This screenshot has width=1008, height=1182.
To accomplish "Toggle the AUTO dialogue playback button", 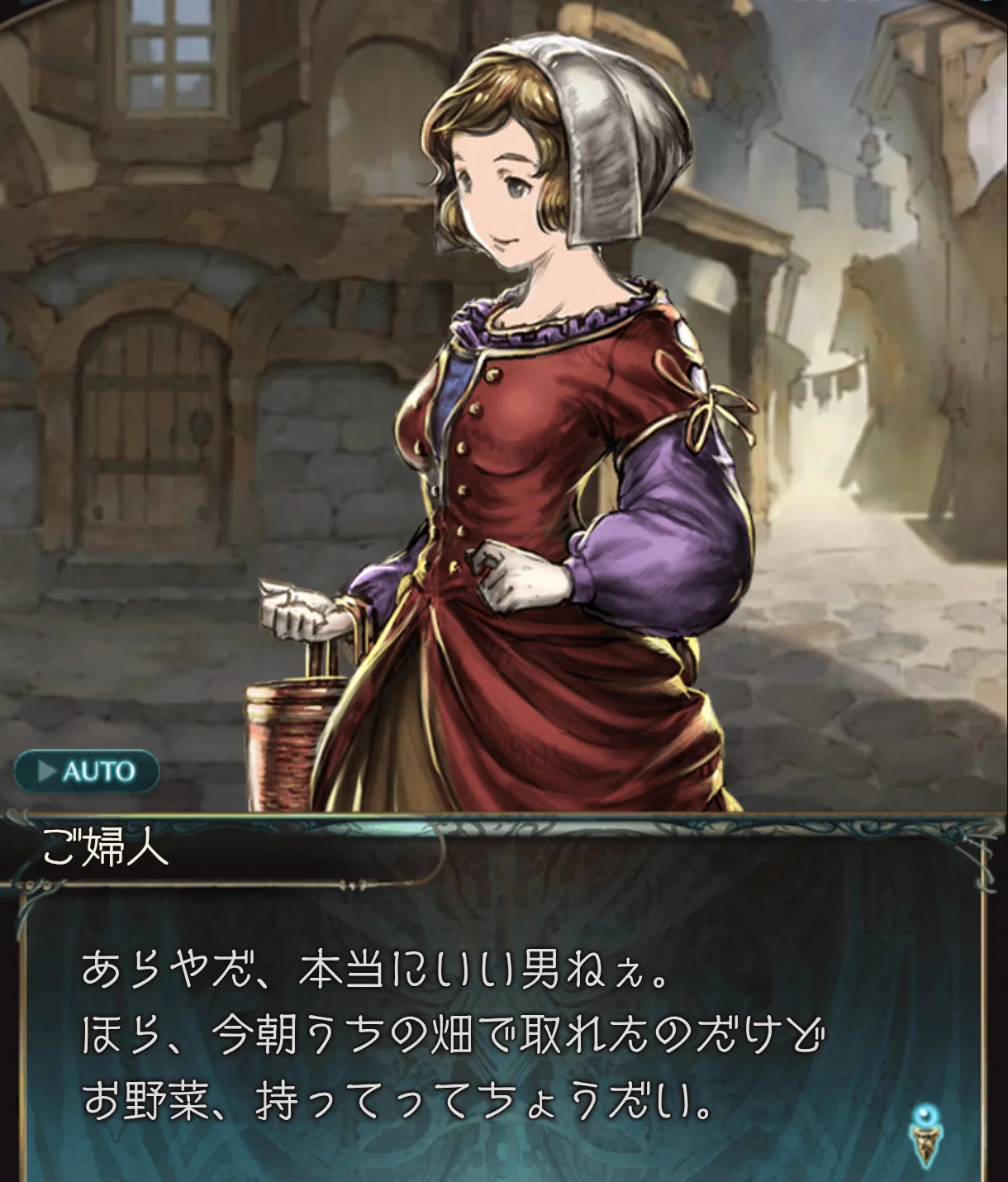I will point(87,771).
